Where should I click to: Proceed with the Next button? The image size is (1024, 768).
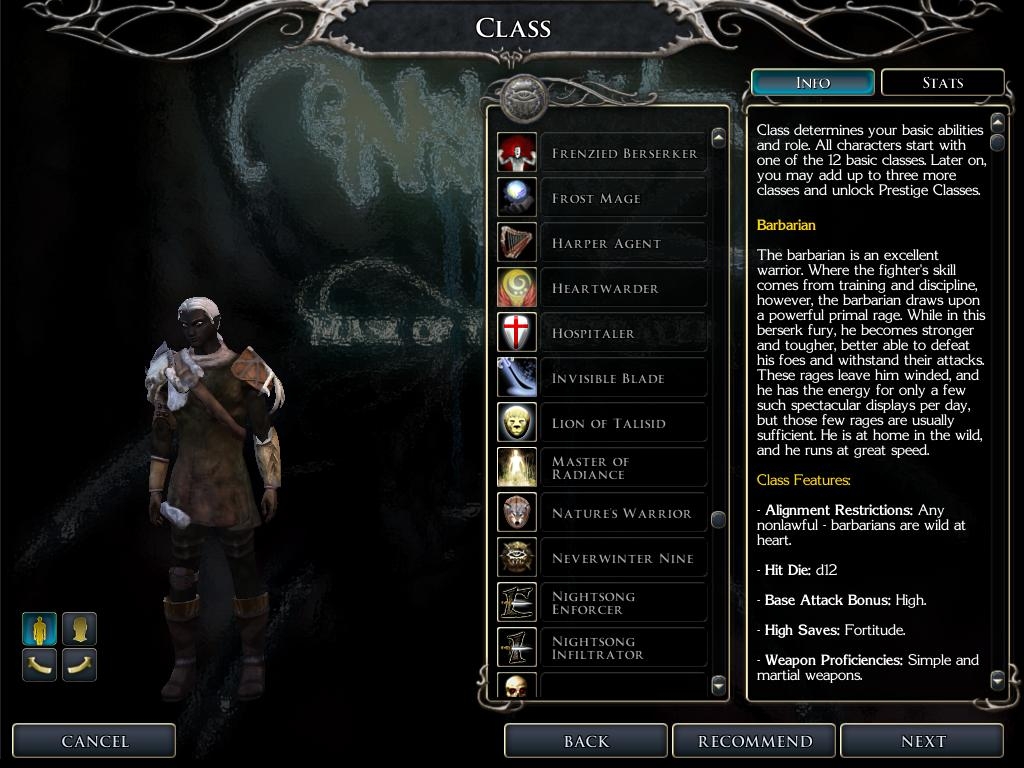click(922, 741)
